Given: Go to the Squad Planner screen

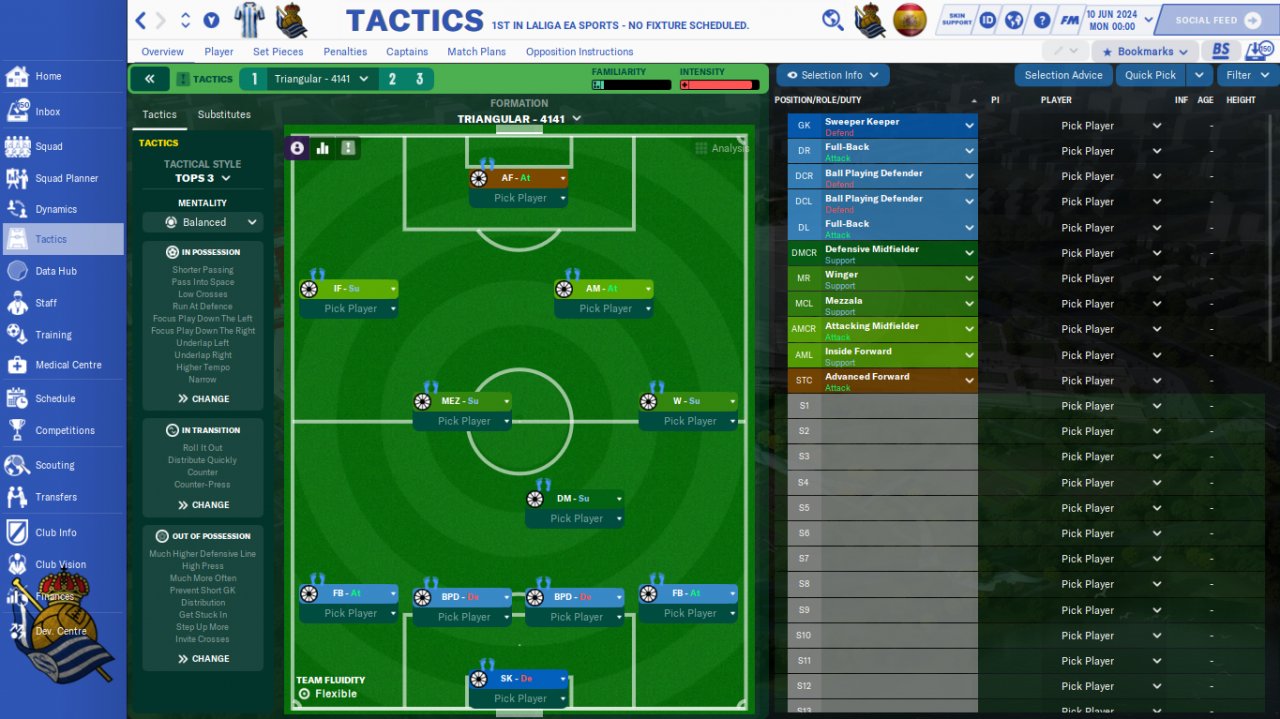Looking at the screenshot, I should [x=66, y=178].
